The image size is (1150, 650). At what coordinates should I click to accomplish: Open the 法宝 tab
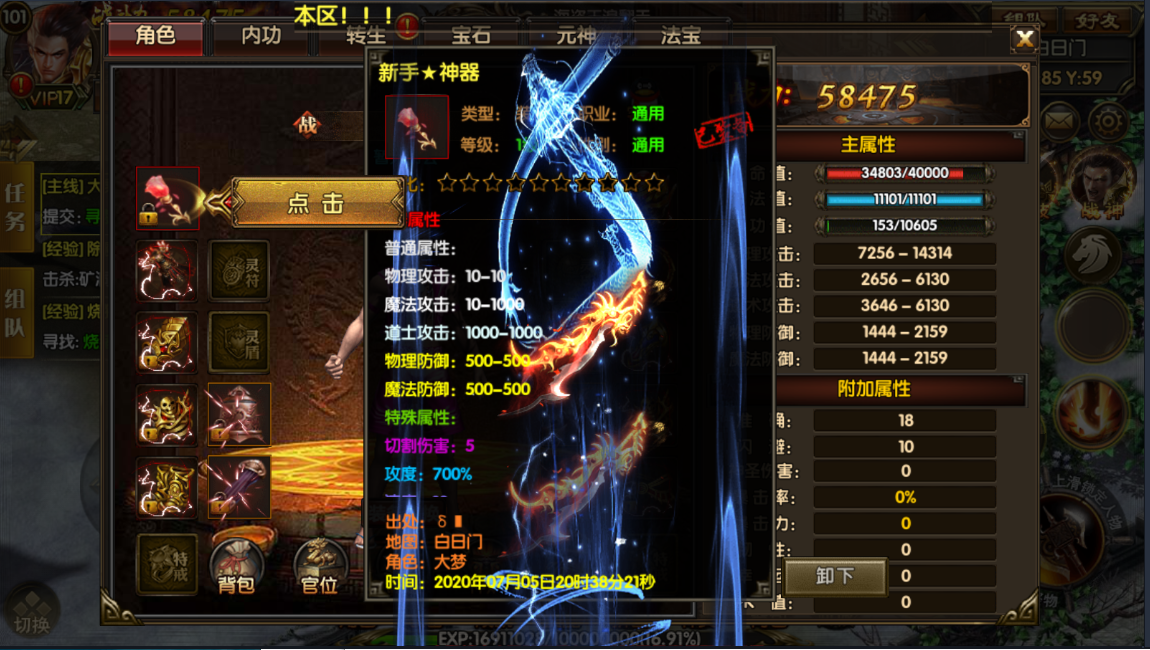coord(681,36)
